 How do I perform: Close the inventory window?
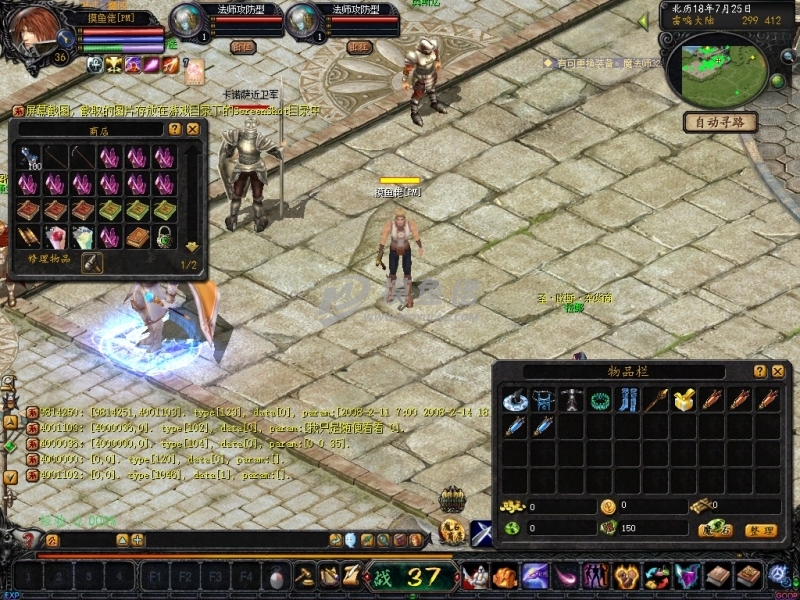tap(777, 371)
